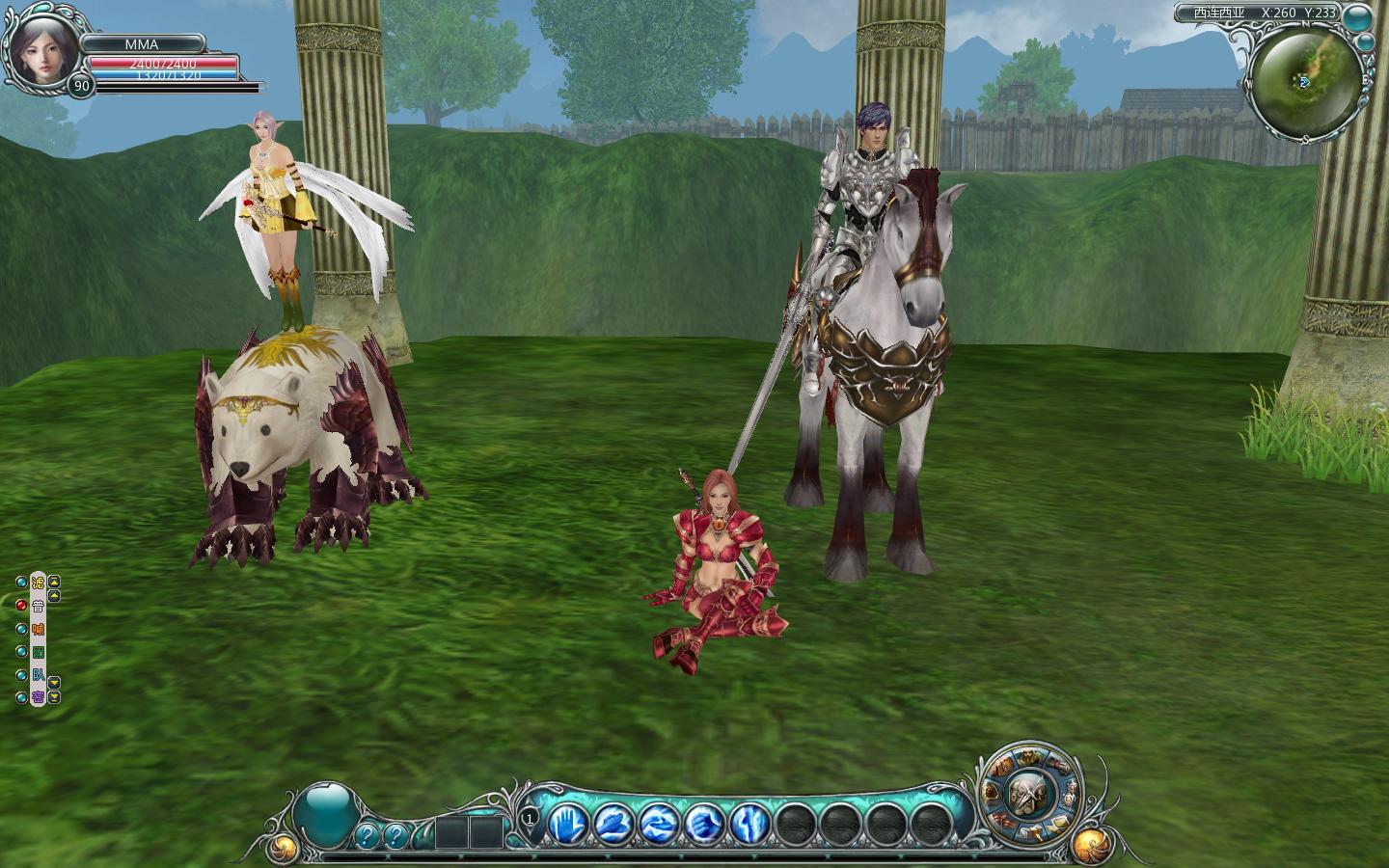
Task: Open the circular minimap
Action: click(1305, 82)
